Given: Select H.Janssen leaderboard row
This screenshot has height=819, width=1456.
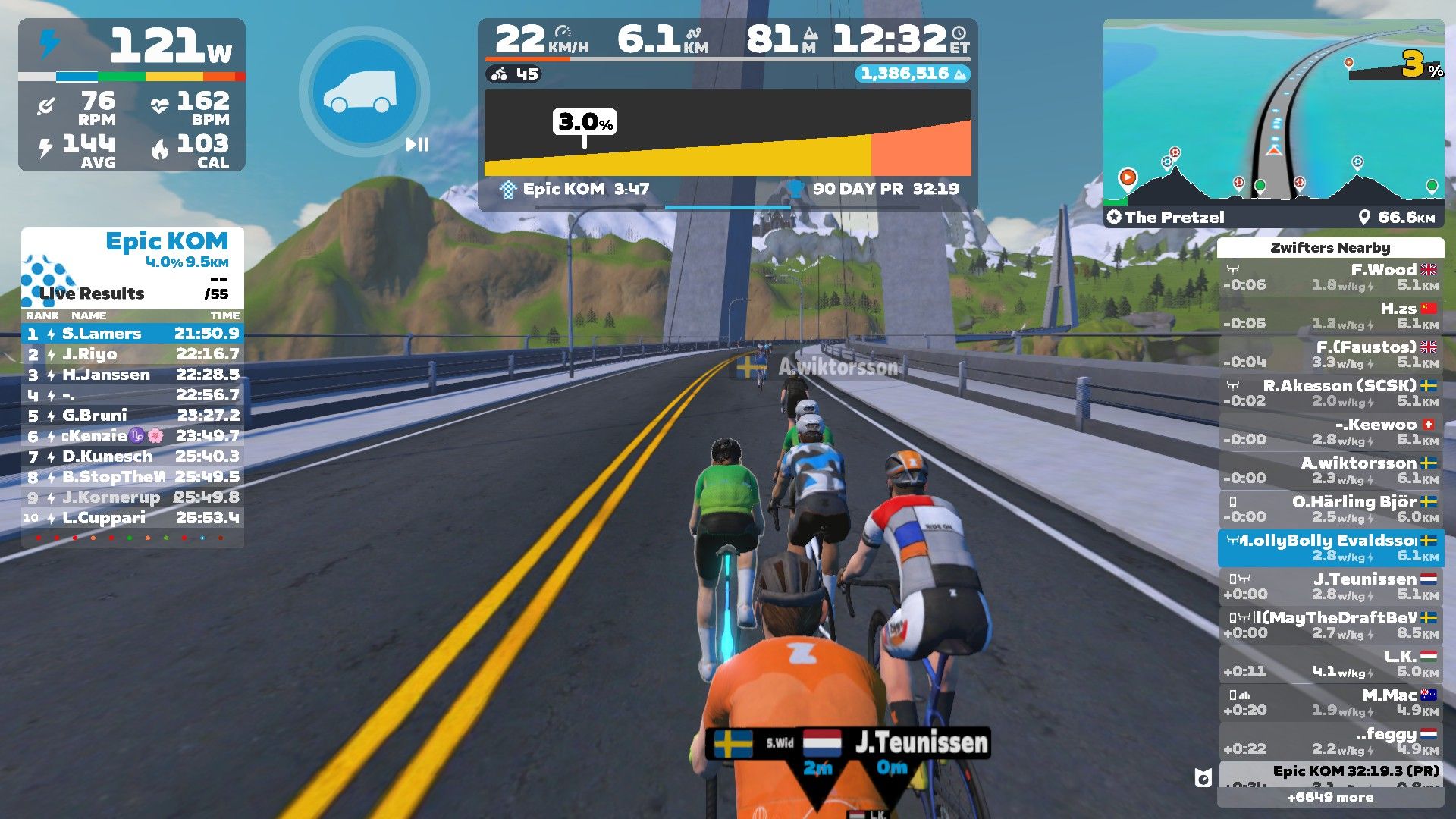Looking at the screenshot, I should 133,375.
